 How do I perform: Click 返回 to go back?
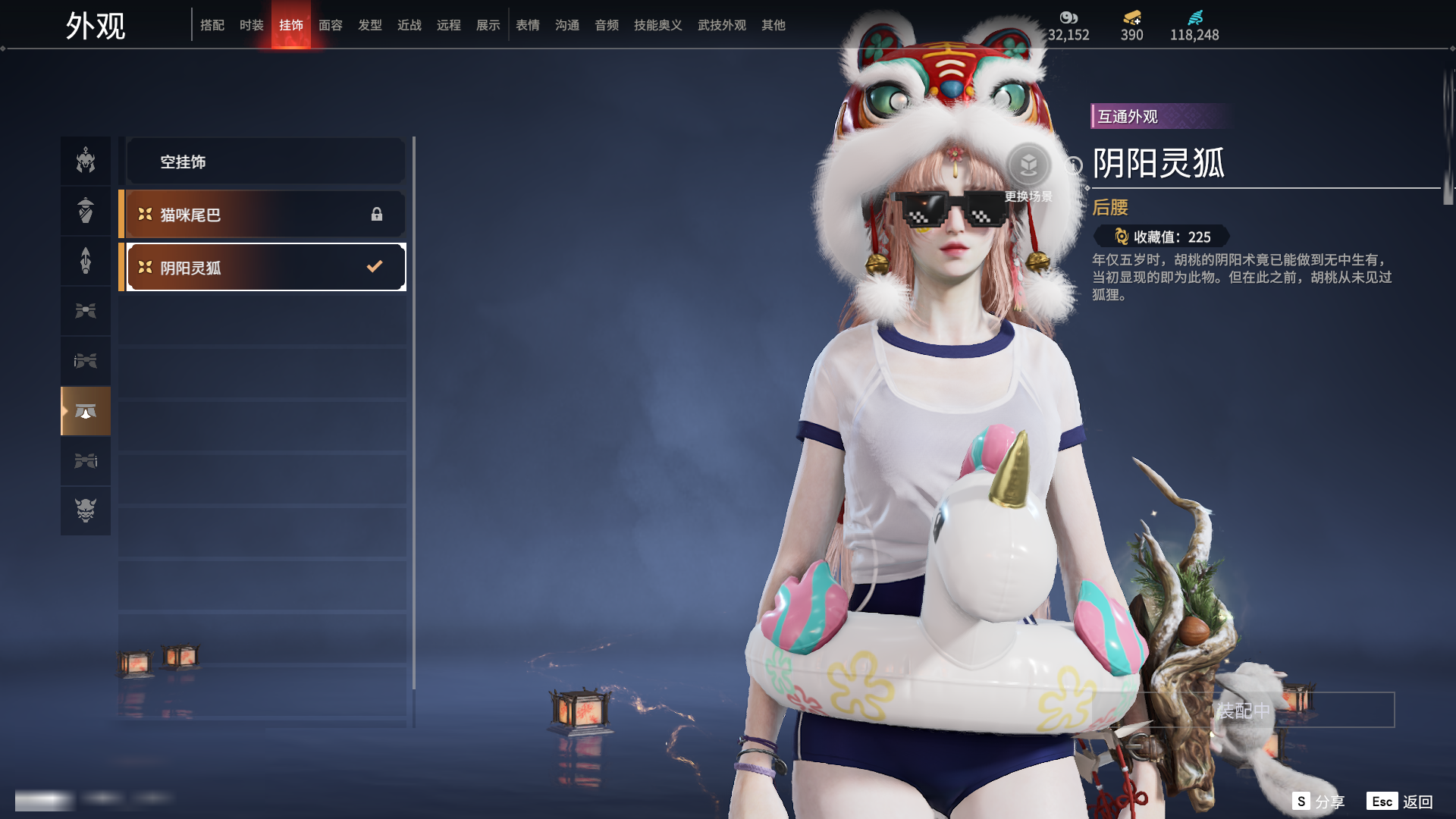(1400, 802)
